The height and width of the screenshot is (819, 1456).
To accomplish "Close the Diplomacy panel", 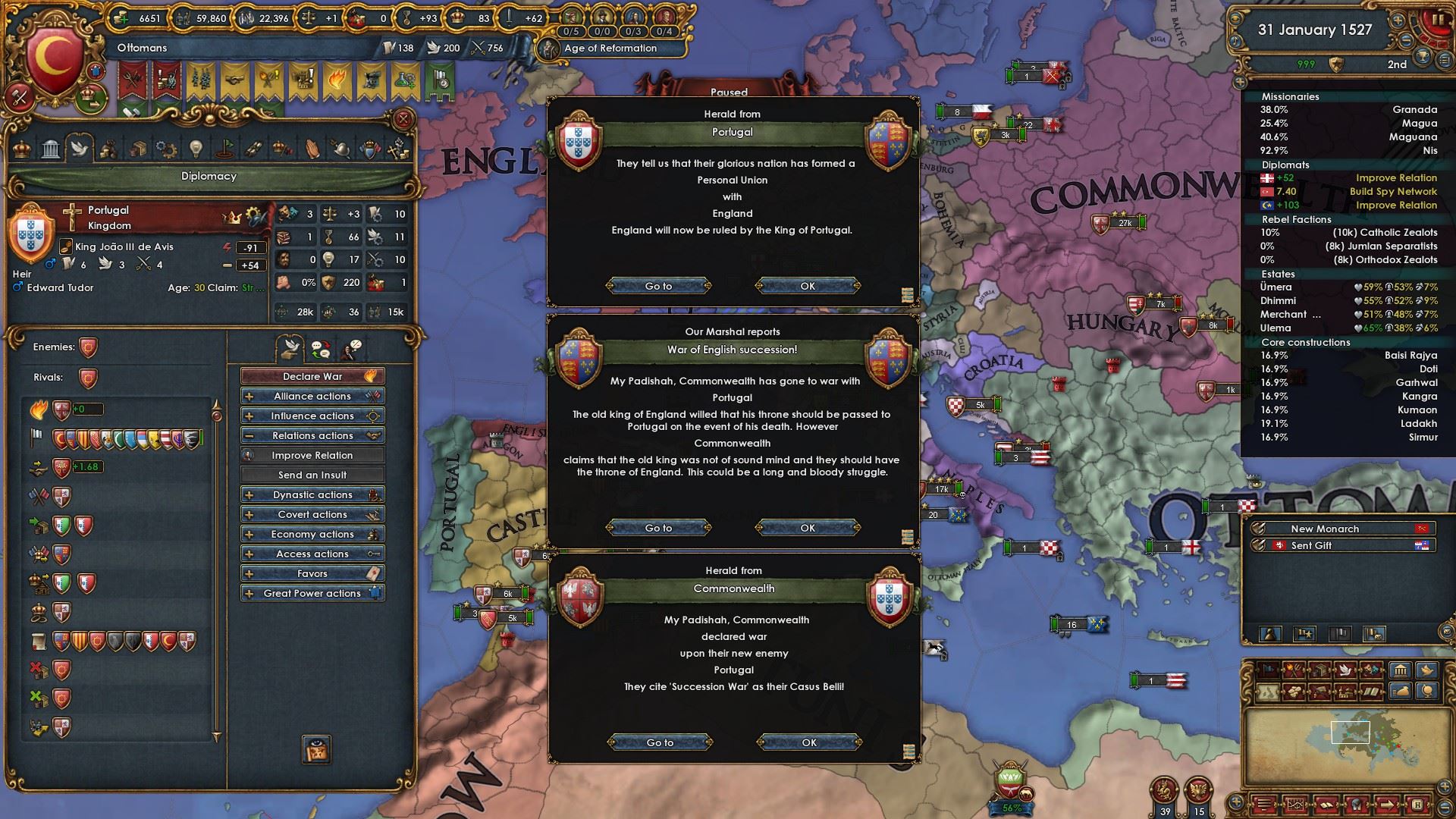I will [x=403, y=119].
